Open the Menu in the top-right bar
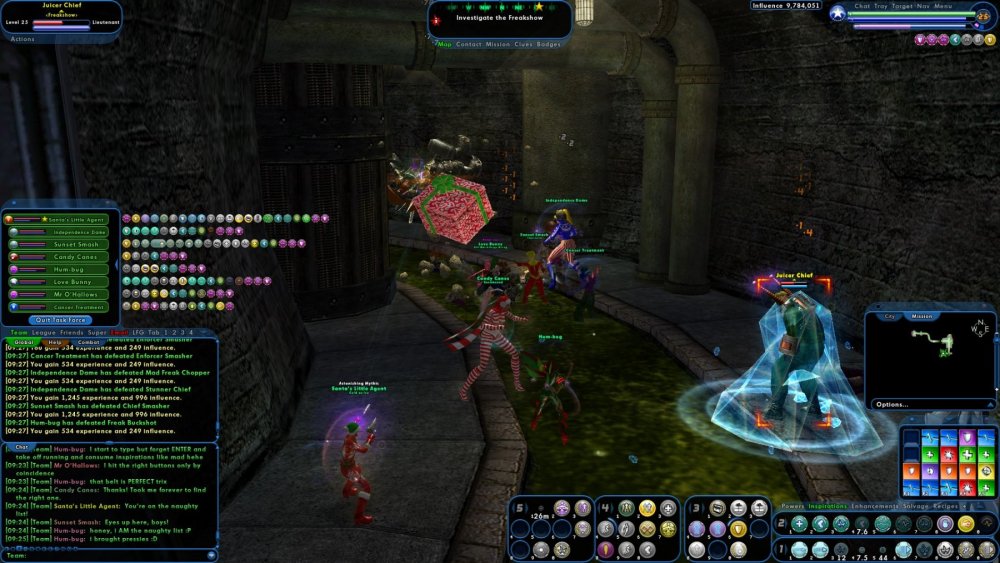This screenshot has width=1000, height=563. click(x=943, y=6)
